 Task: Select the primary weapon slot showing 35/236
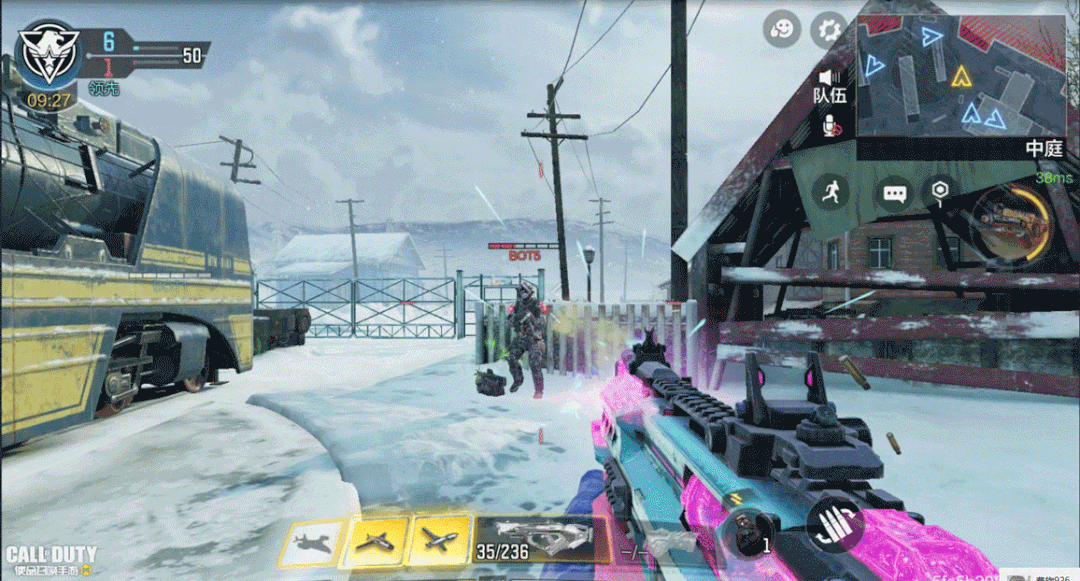pos(542,540)
